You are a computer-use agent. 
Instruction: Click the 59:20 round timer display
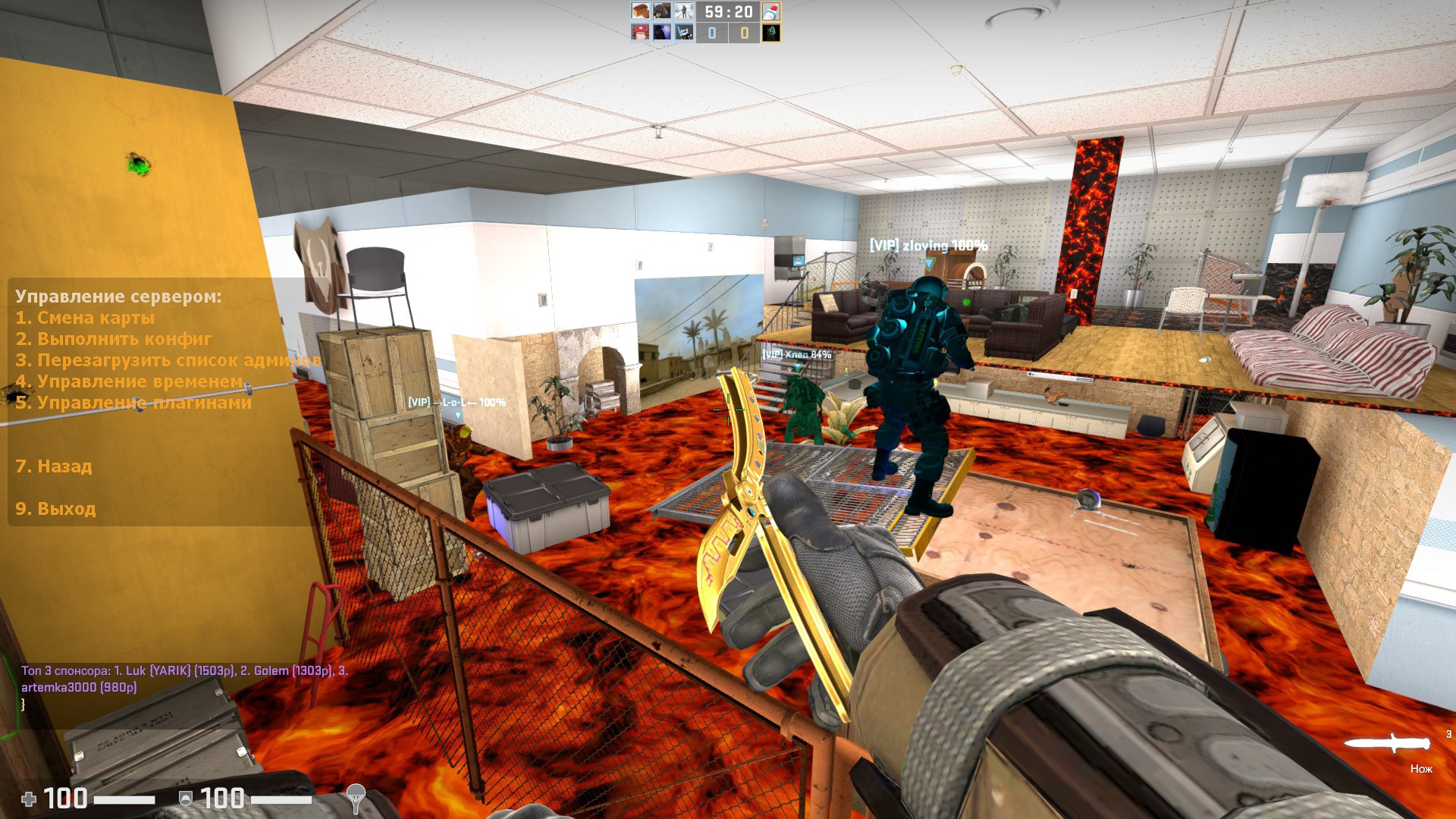[728, 11]
